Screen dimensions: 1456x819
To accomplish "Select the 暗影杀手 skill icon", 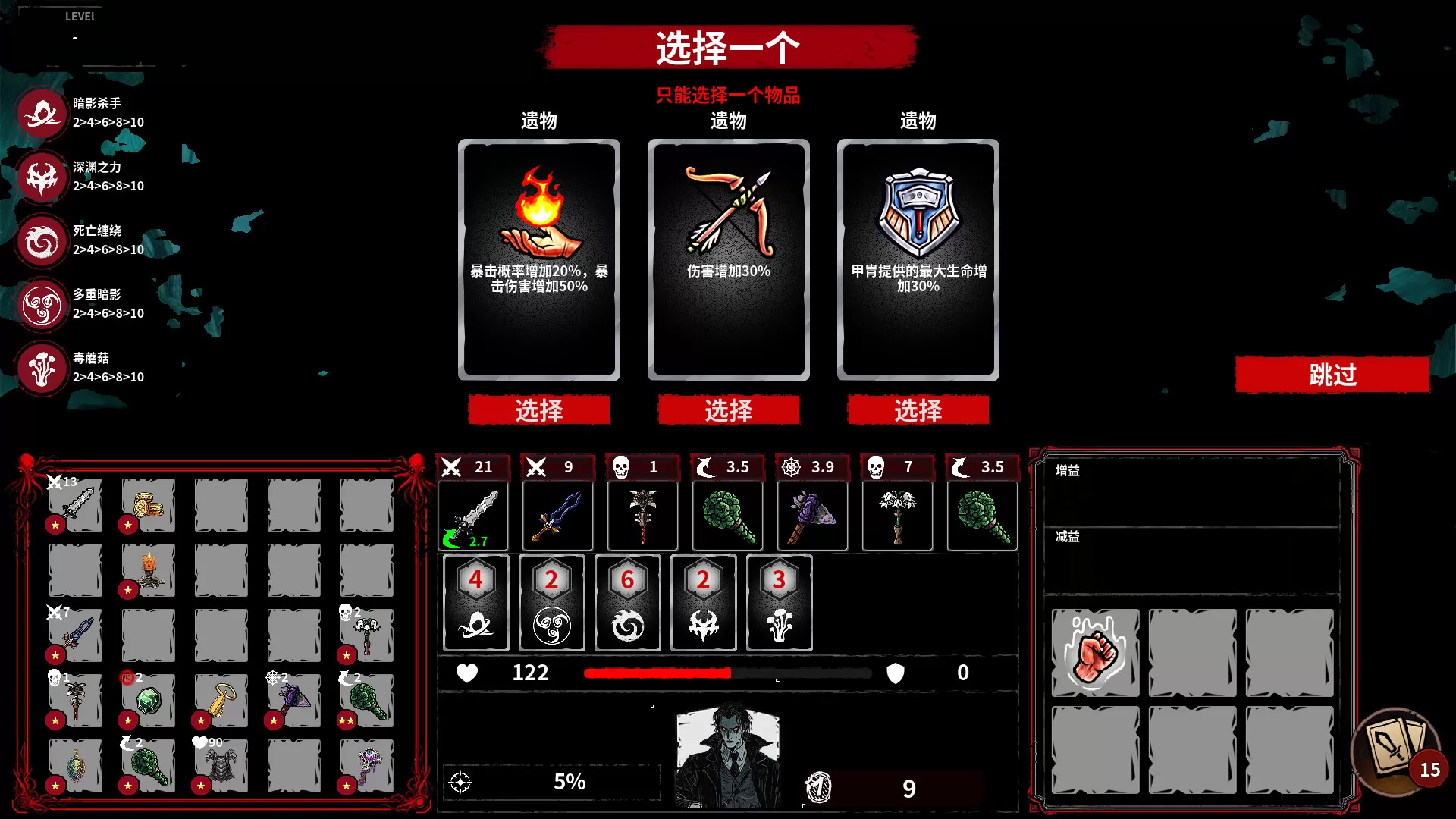I will (x=42, y=114).
